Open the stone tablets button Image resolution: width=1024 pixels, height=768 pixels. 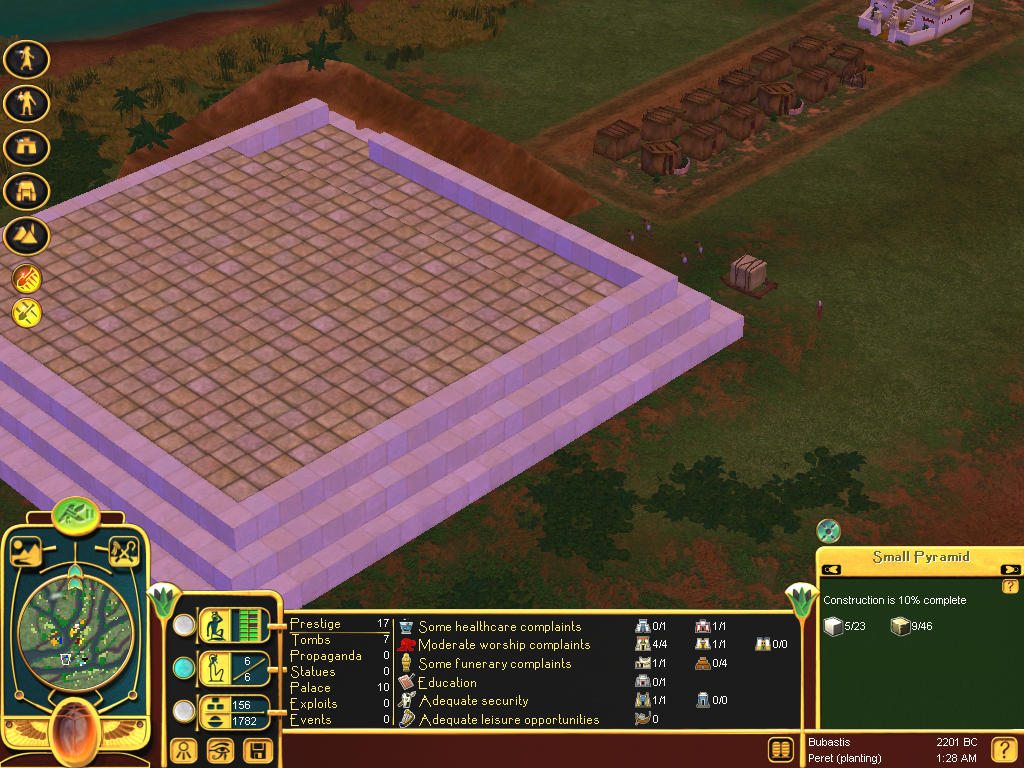781,750
